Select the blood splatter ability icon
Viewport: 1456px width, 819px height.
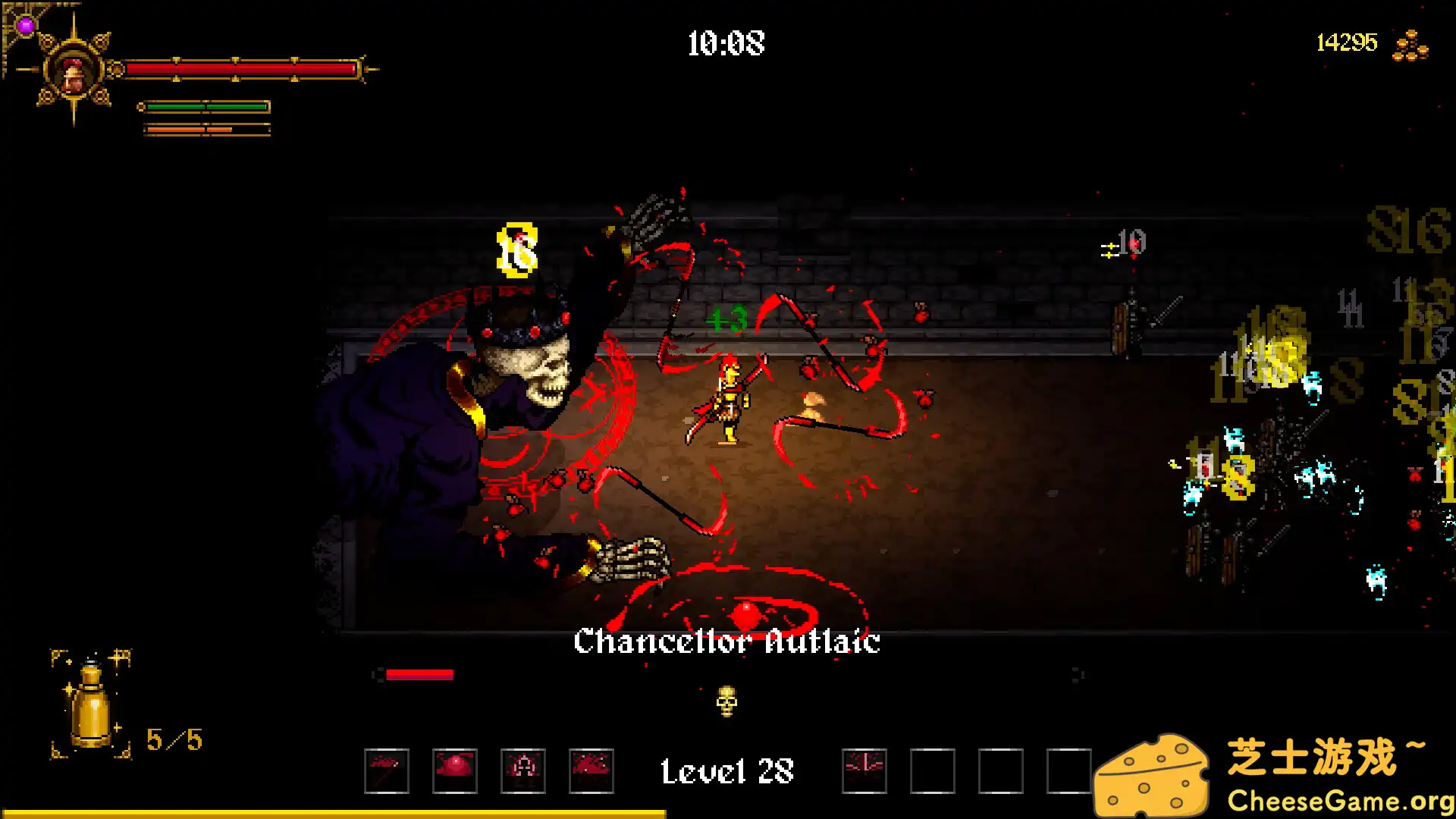pyautogui.click(x=590, y=770)
